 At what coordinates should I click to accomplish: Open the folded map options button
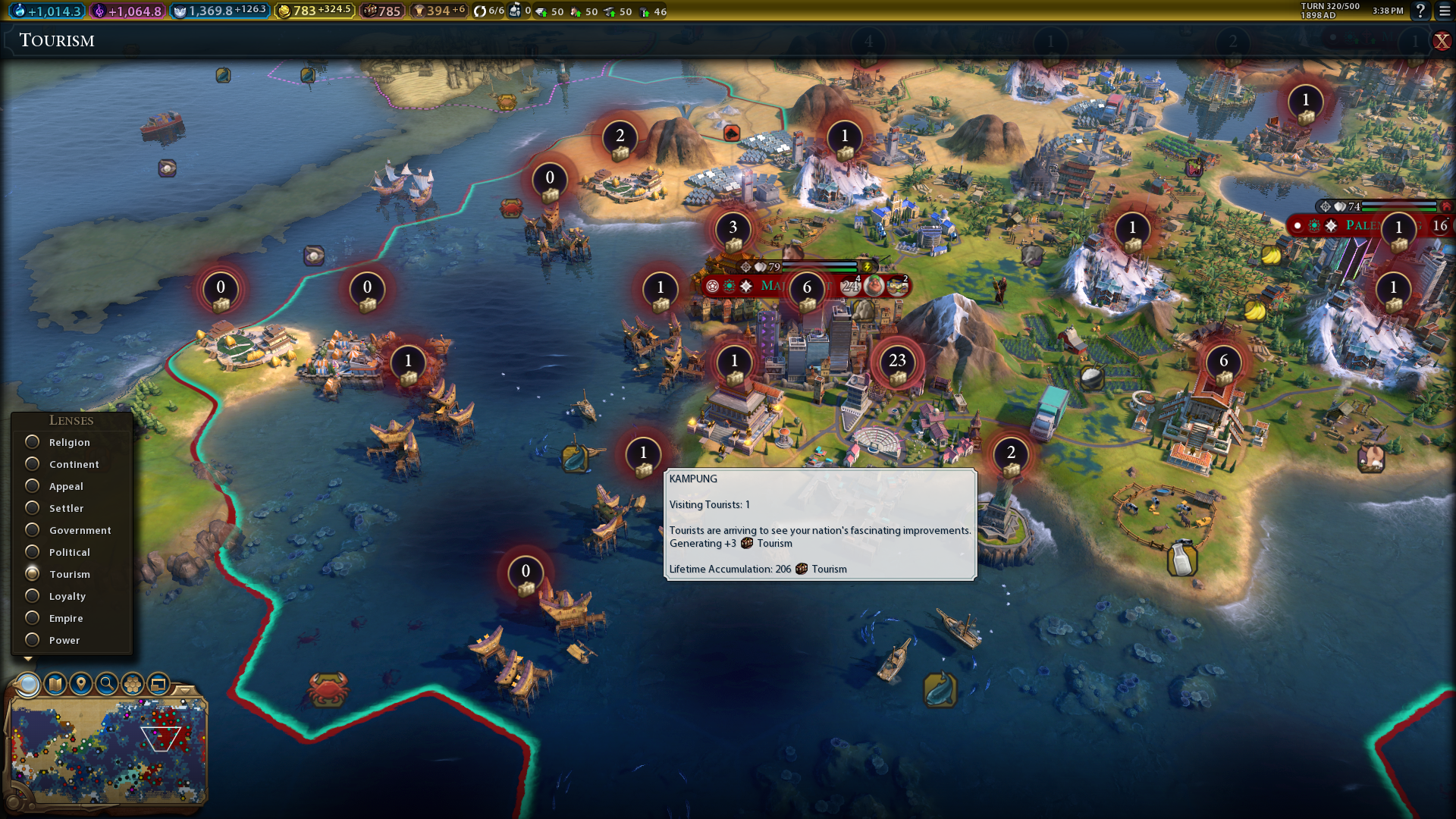55,684
